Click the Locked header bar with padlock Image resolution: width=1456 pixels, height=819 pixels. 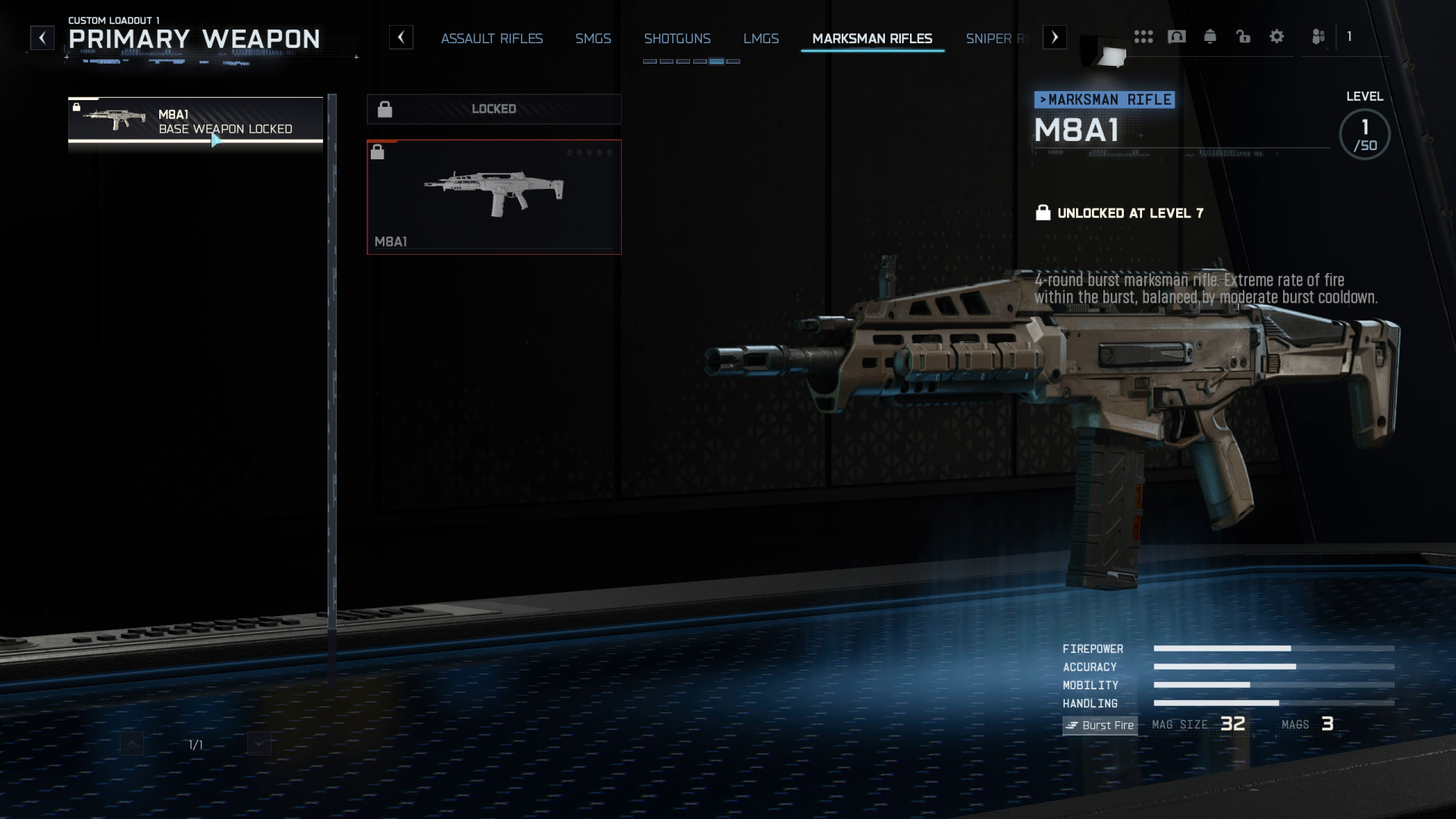494,109
